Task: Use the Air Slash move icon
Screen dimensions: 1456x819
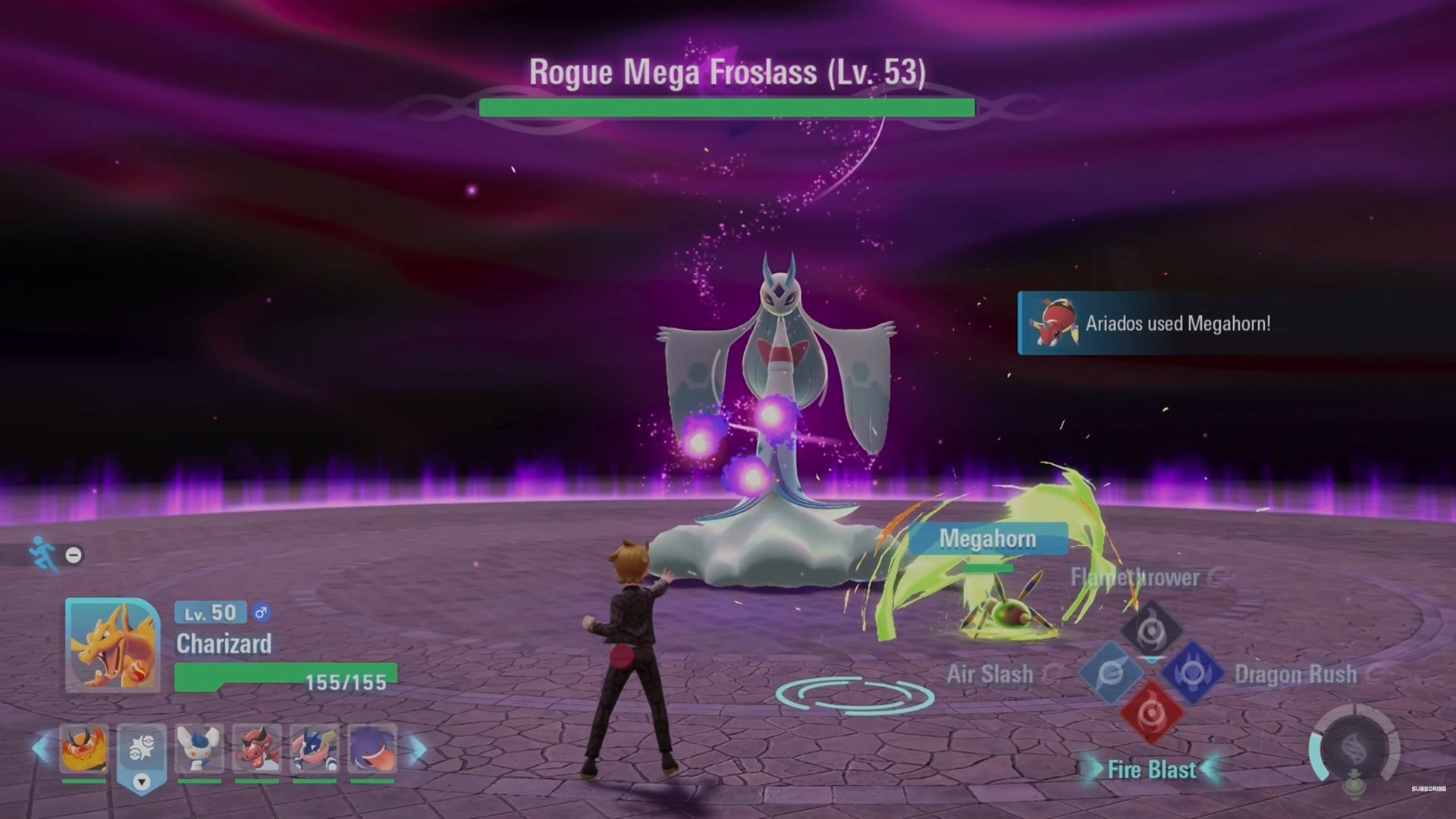Action: coord(1111,673)
